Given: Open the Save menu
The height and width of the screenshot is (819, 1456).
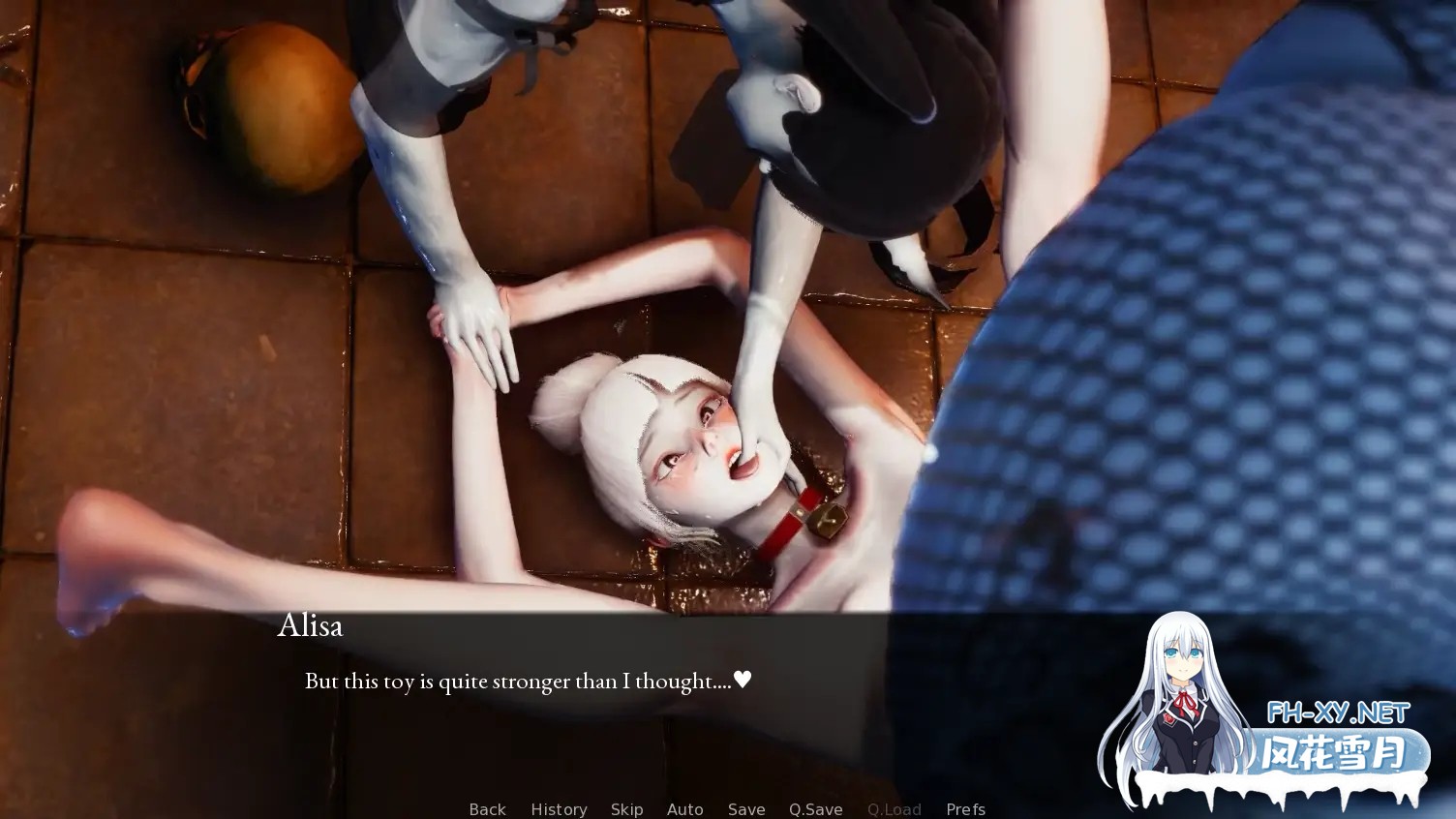Looking at the screenshot, I should [746, 808].
